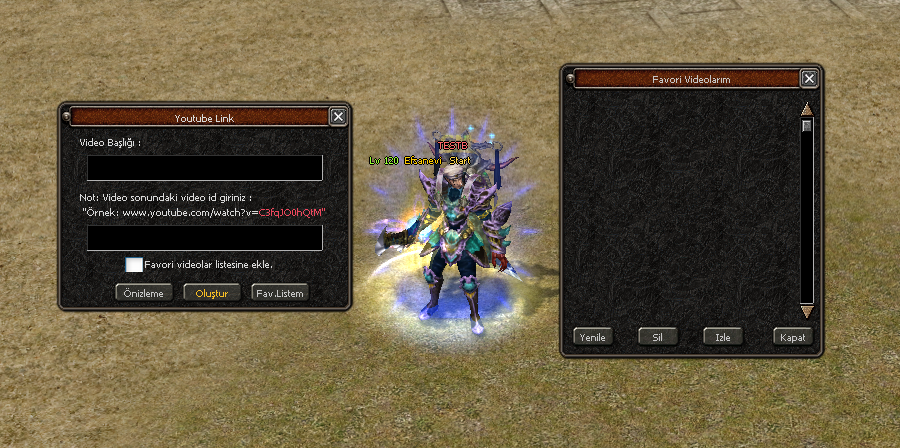Viewport: 900px width, 448px height.
Task: Click the İzle watch button
Action: coord(723,337)
